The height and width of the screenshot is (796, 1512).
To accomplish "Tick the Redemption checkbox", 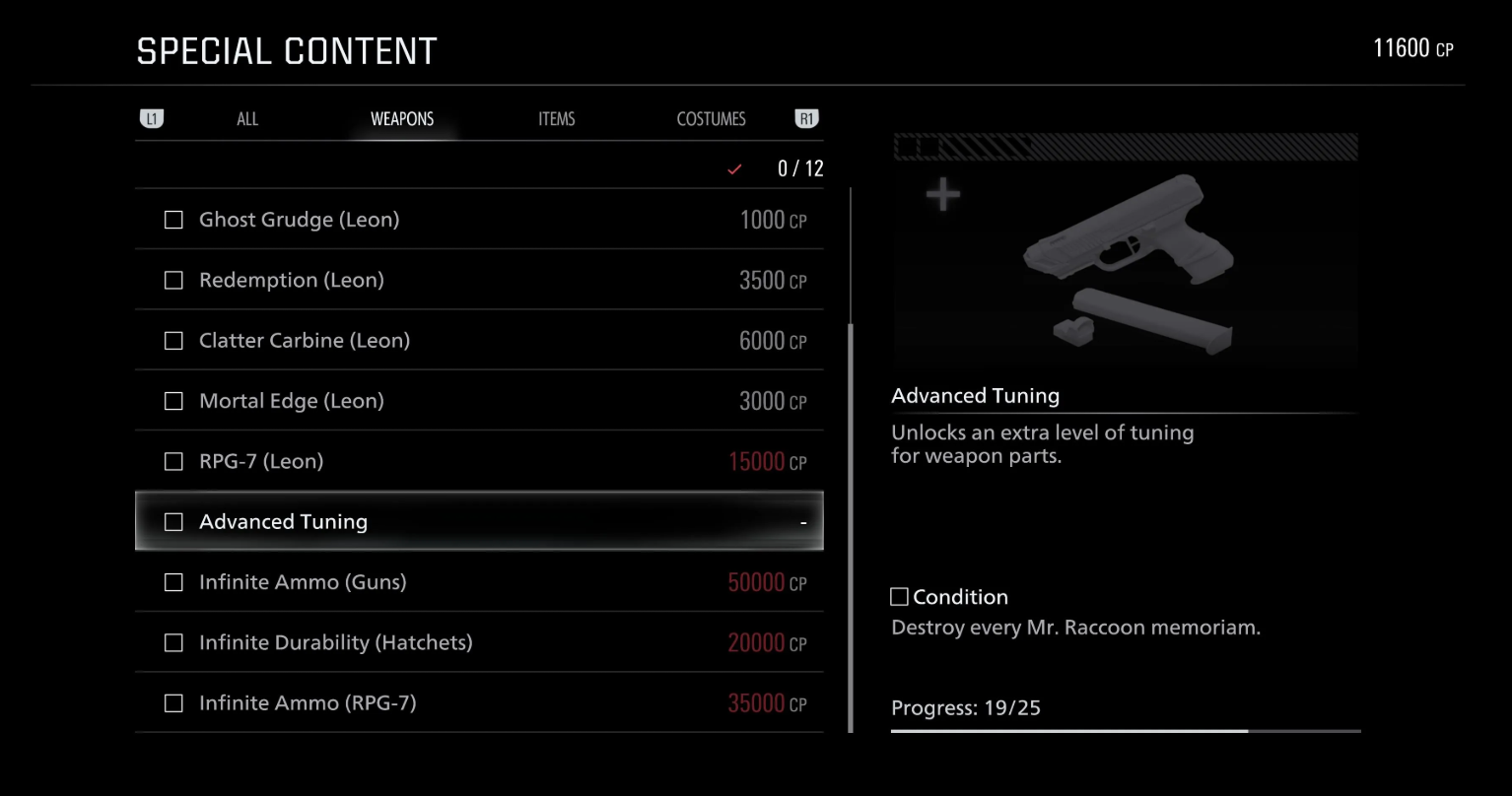I will [x=173, y=281].
